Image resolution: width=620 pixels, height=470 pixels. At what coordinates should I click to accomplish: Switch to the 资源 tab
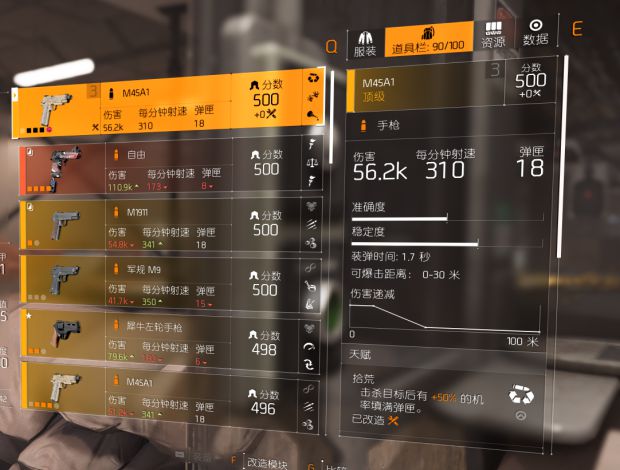(x=493, y=36)
